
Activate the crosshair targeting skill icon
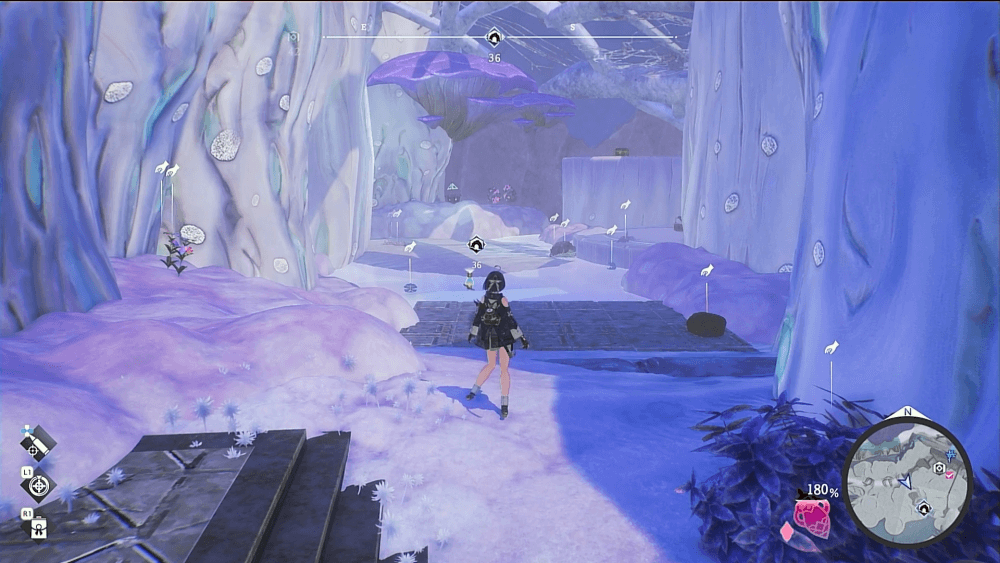[x=38, y=486]
